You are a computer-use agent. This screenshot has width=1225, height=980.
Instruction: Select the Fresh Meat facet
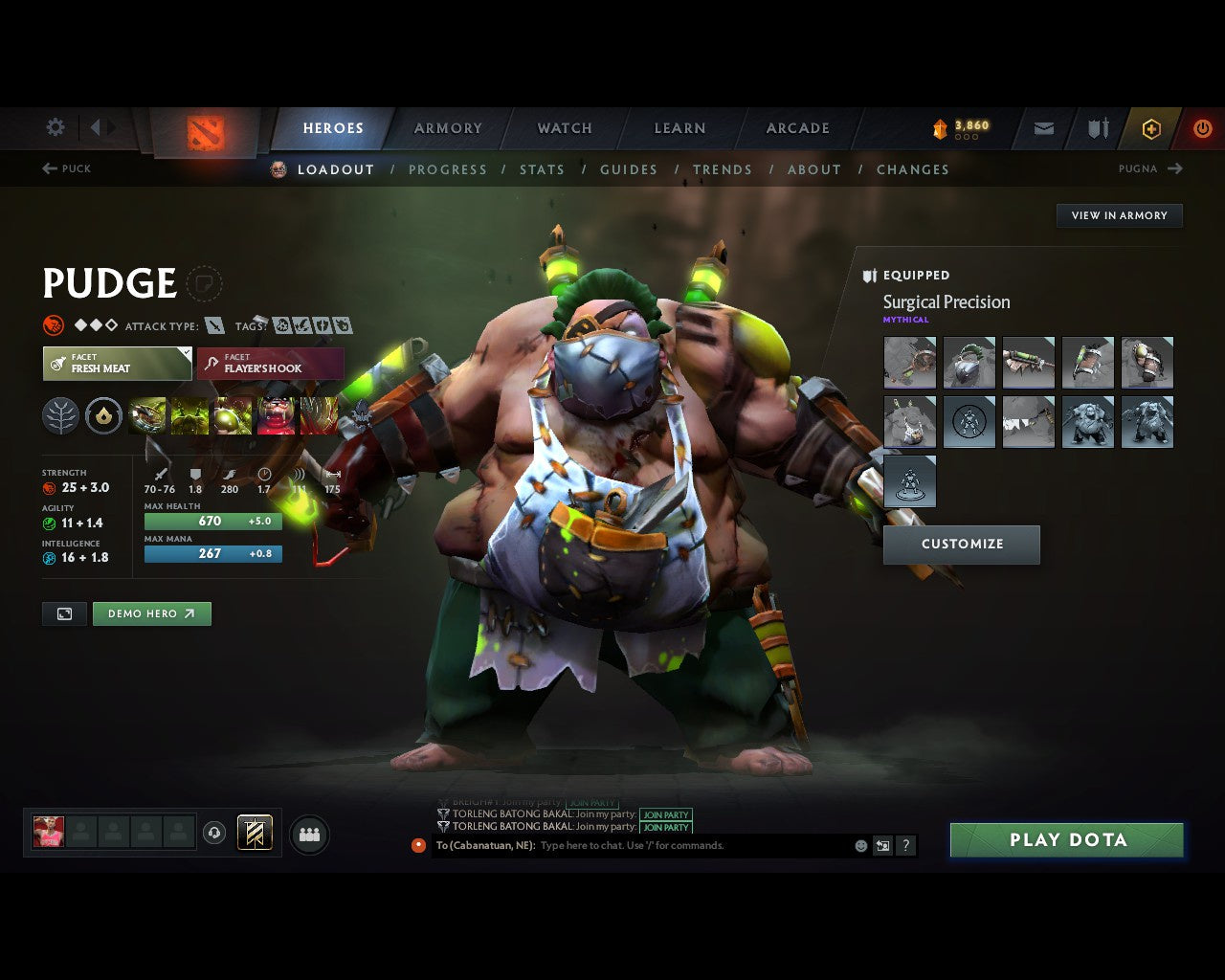click(x=117, y=364)
